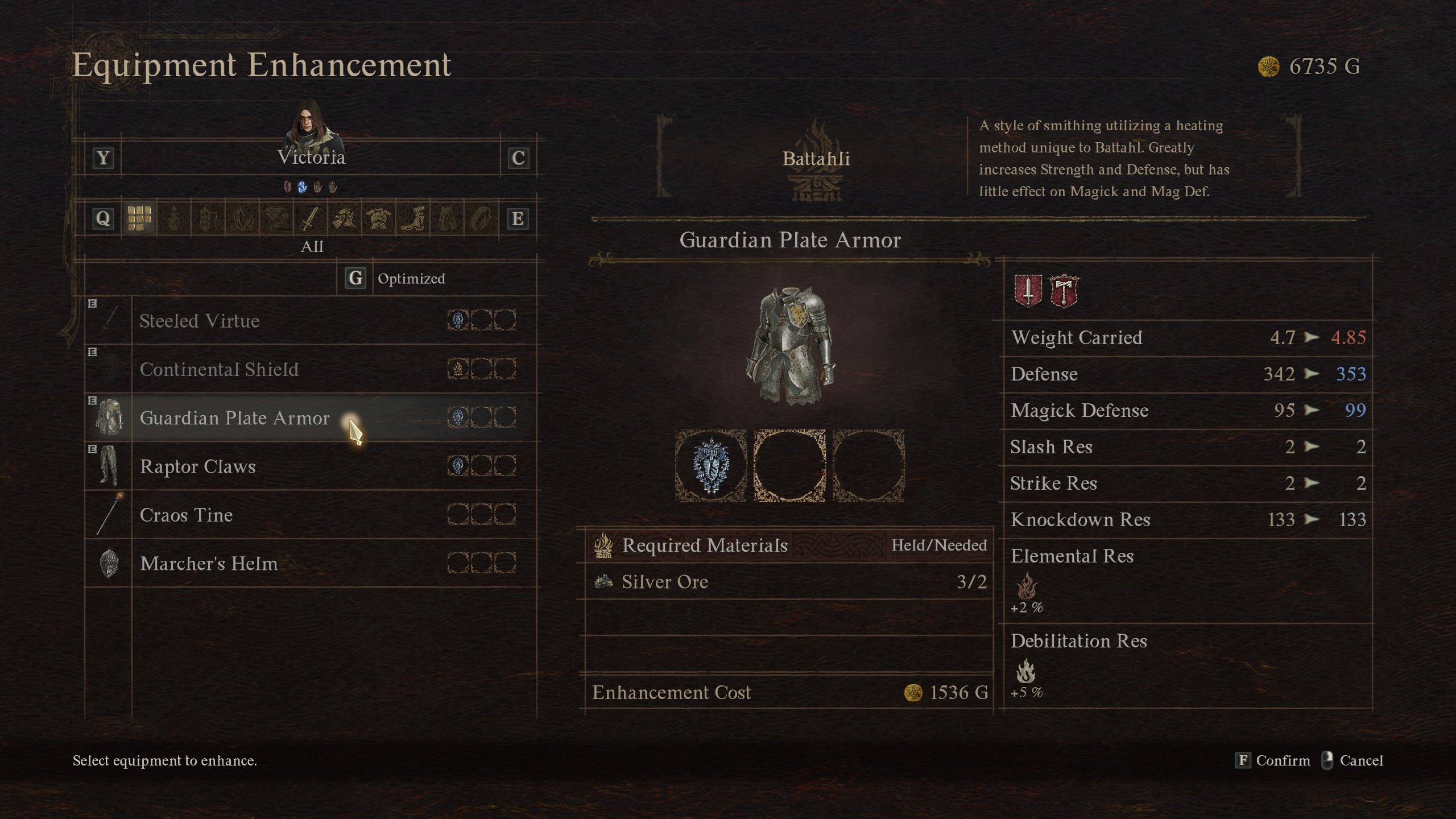The width and height of the screenshot is (1456, 819).
Task: Select Guardian Plate Armor to enhance
Action: click(234, 418)
